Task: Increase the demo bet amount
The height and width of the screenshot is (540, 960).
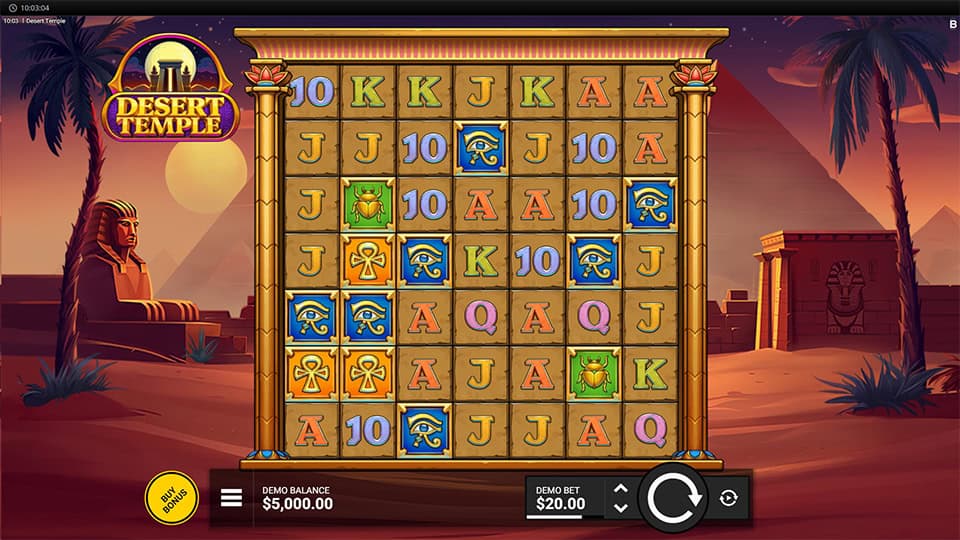Action: click(x=620, y=488)
